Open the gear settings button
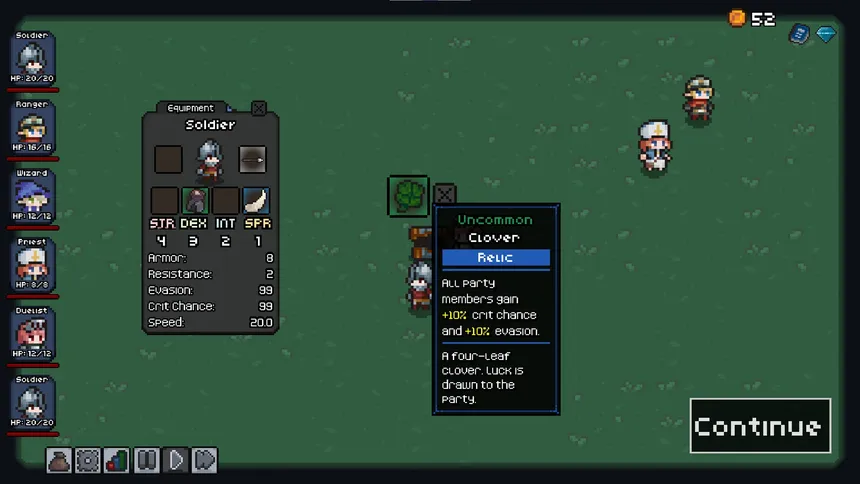Image resolution: width=860 pixels, height=484 pixels. (x=88, y=460)
